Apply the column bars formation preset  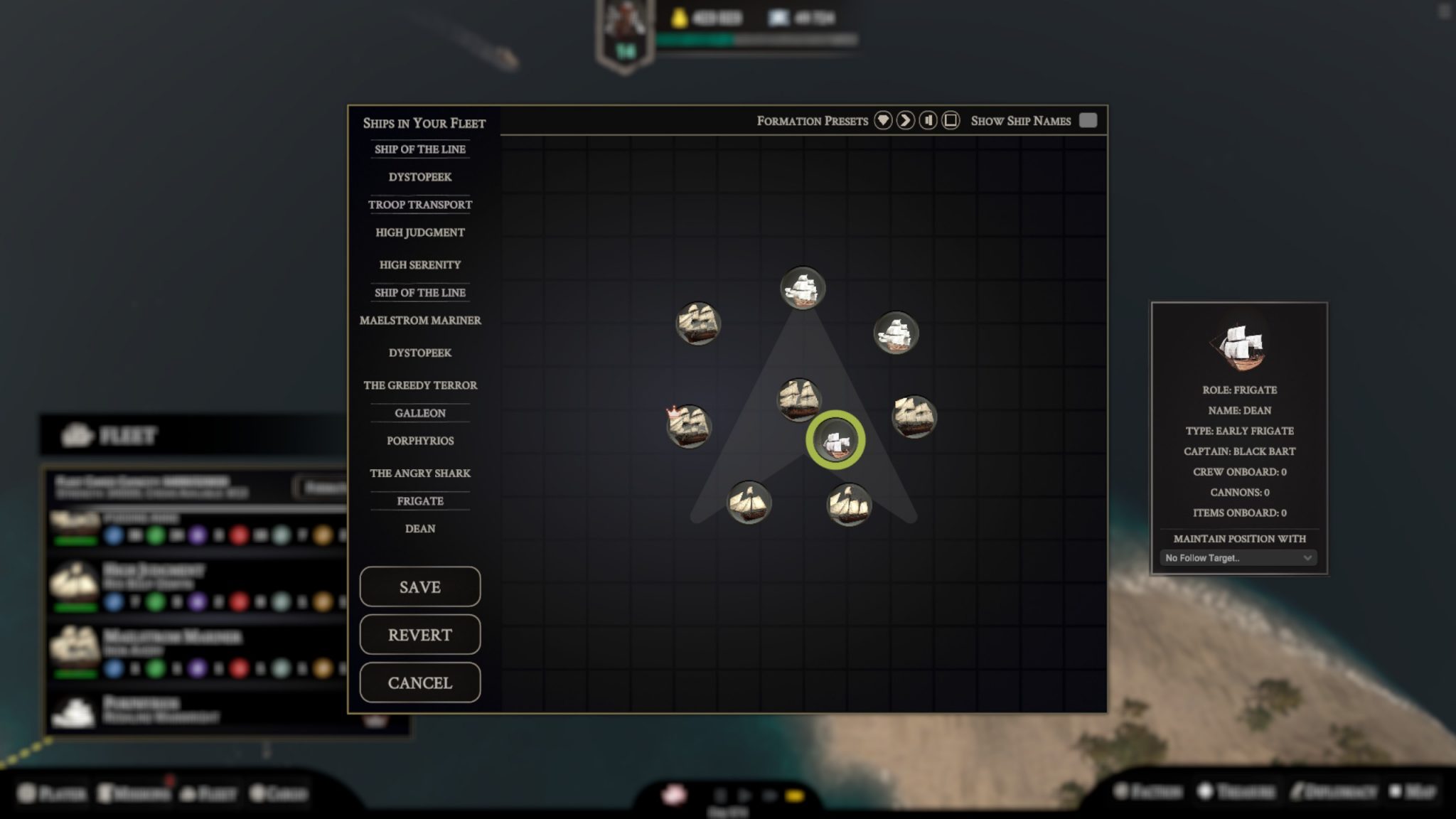point(928,121)
